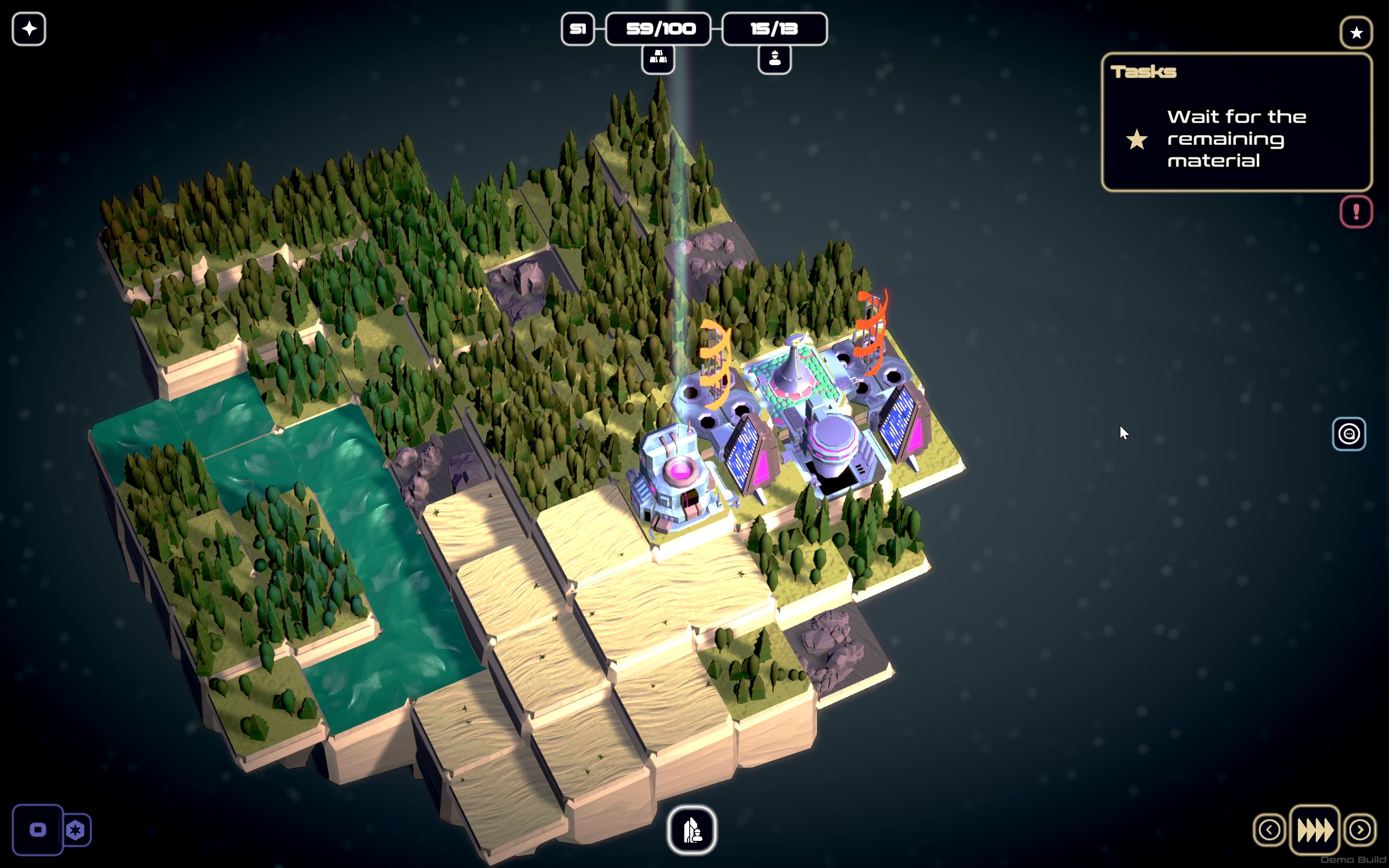The height and width of the screenshot is (868, 1389).
Task: Toggle the star tasks button
Action: [x=1356, y=33]
